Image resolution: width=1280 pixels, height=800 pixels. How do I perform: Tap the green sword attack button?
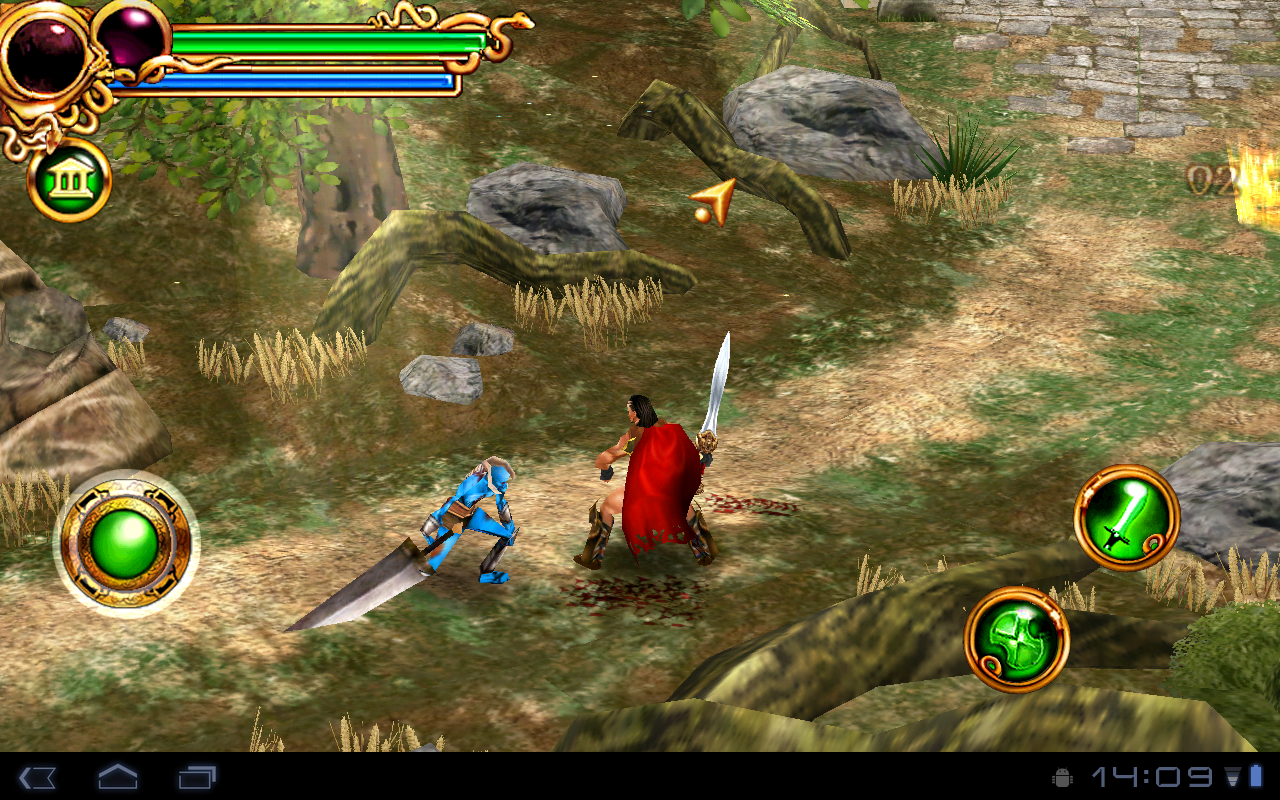[1126, 518]
